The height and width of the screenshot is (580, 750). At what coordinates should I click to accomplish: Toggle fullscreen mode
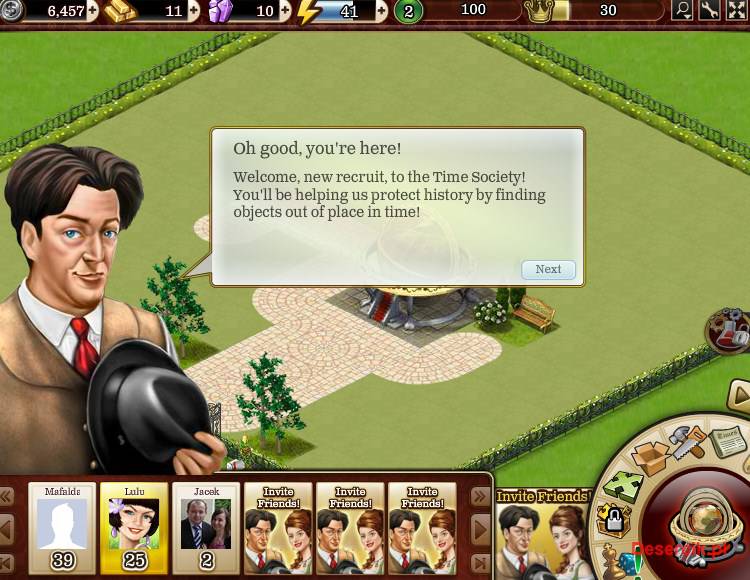tap(736, 11)
